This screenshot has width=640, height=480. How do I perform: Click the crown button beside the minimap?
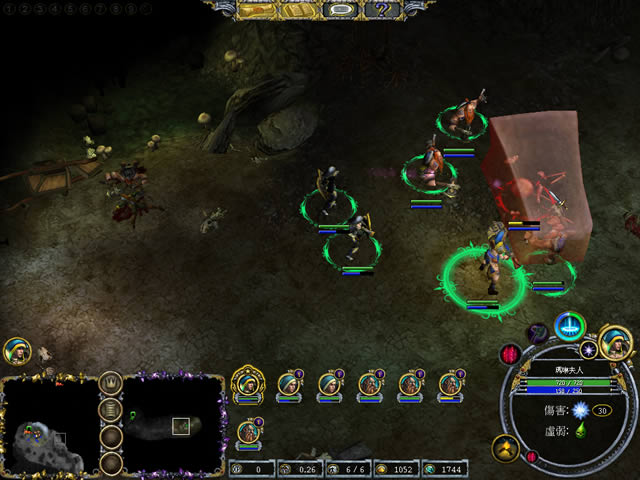coord(111,382)
